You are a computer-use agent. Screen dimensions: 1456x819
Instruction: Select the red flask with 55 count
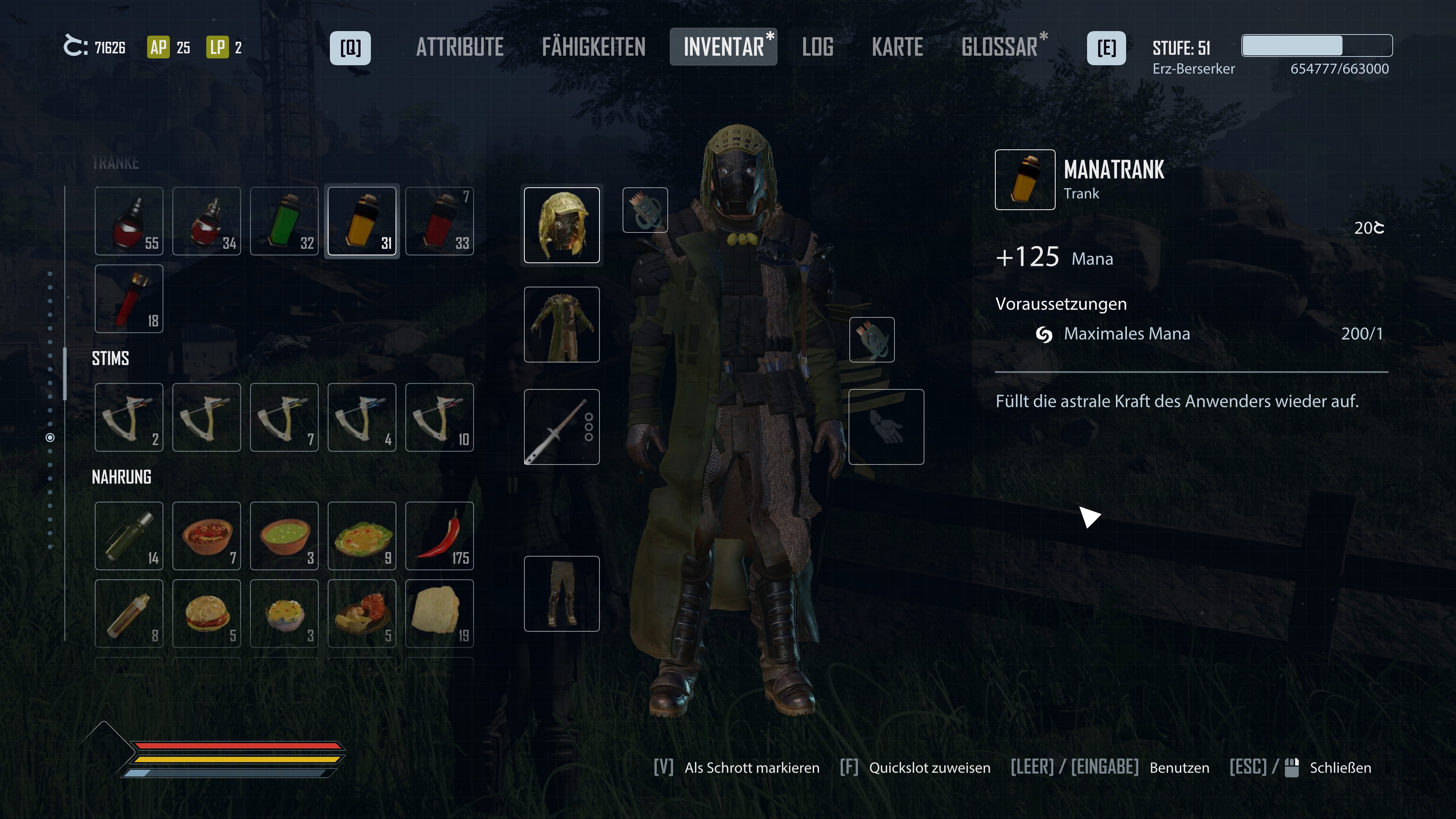[x=129, y=221]
